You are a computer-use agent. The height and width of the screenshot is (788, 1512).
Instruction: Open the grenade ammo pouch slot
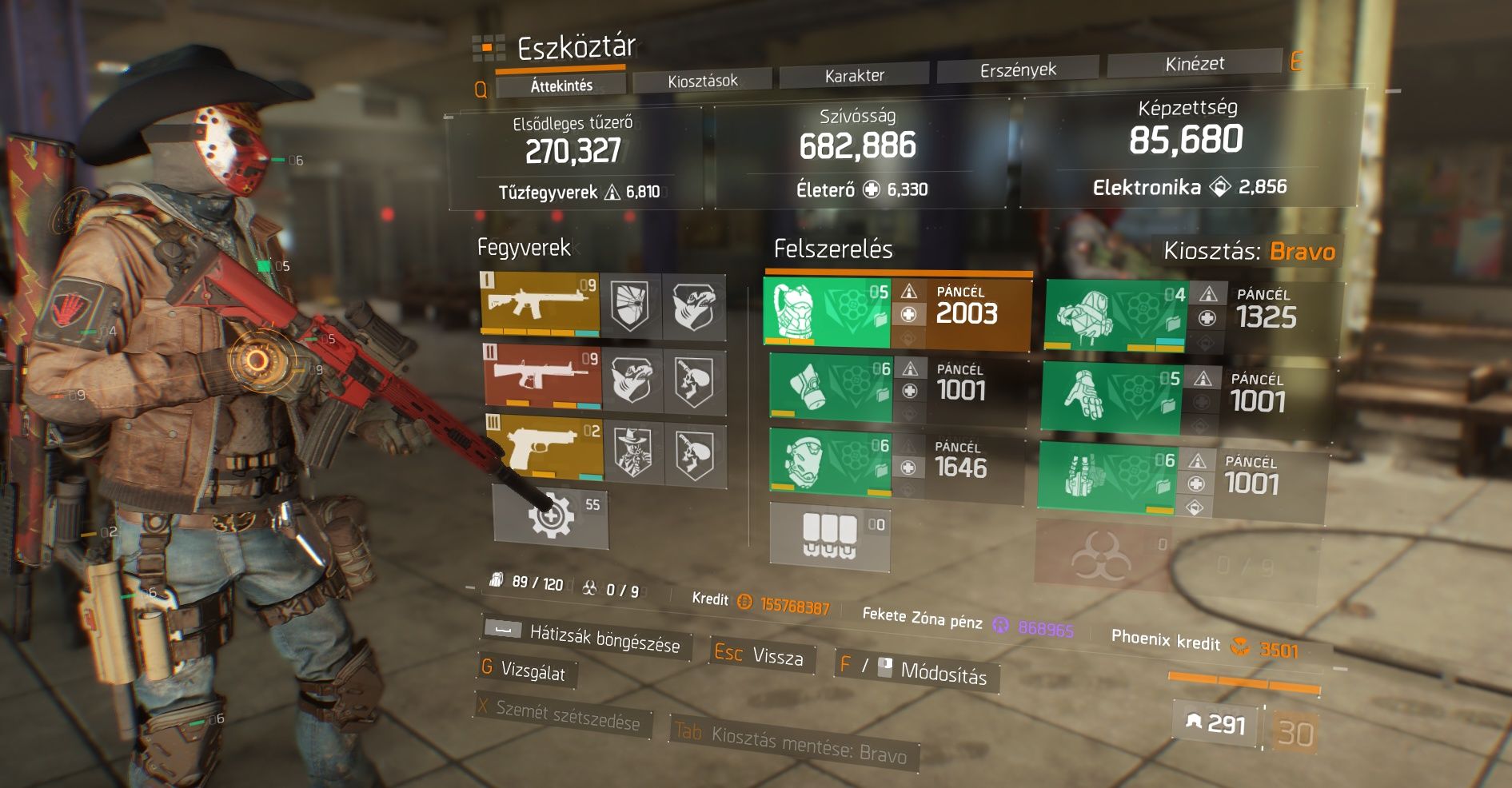tap(829, 536)
